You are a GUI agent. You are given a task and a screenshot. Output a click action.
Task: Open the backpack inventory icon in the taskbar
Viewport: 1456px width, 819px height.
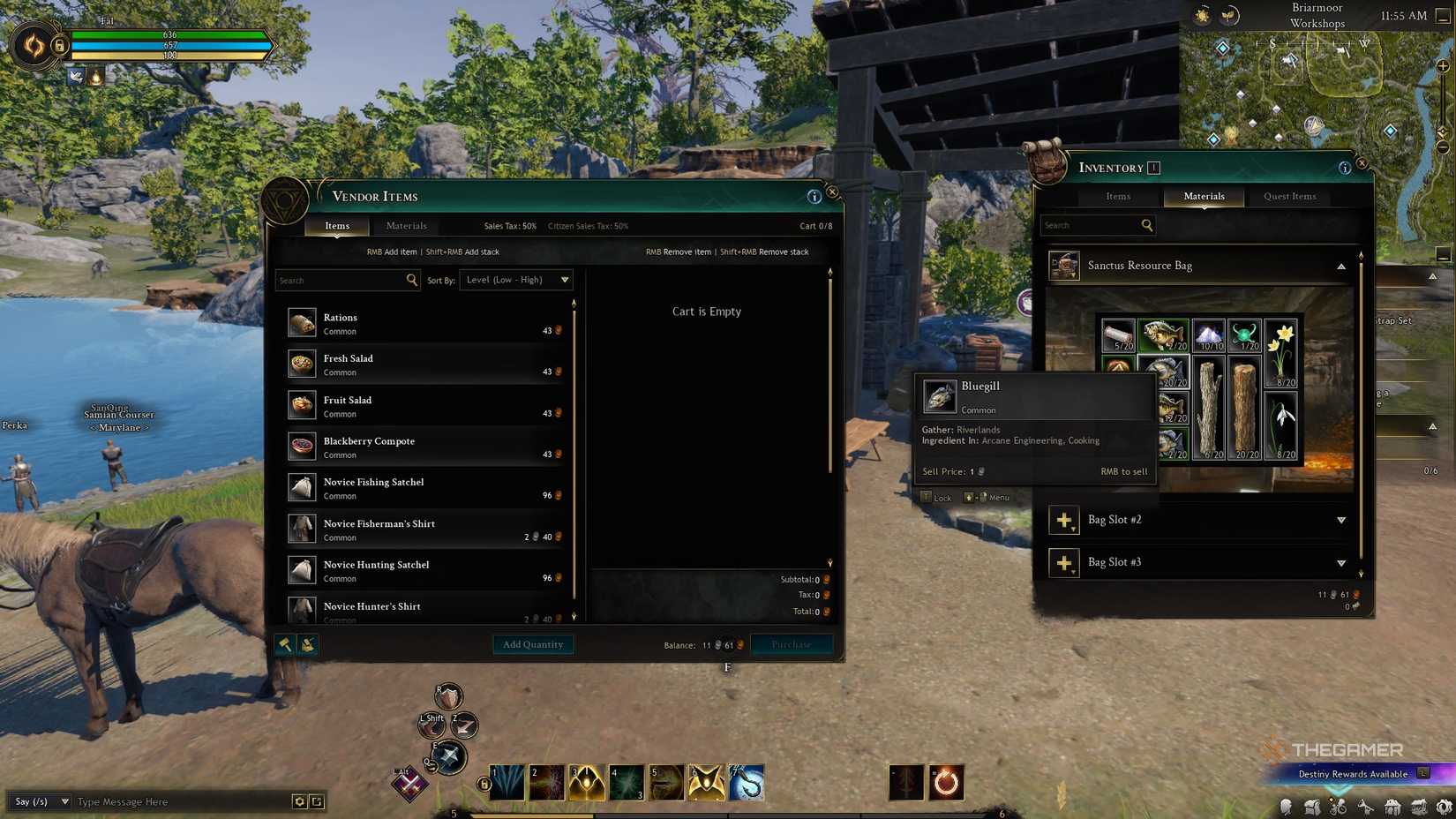point(1312,807)
